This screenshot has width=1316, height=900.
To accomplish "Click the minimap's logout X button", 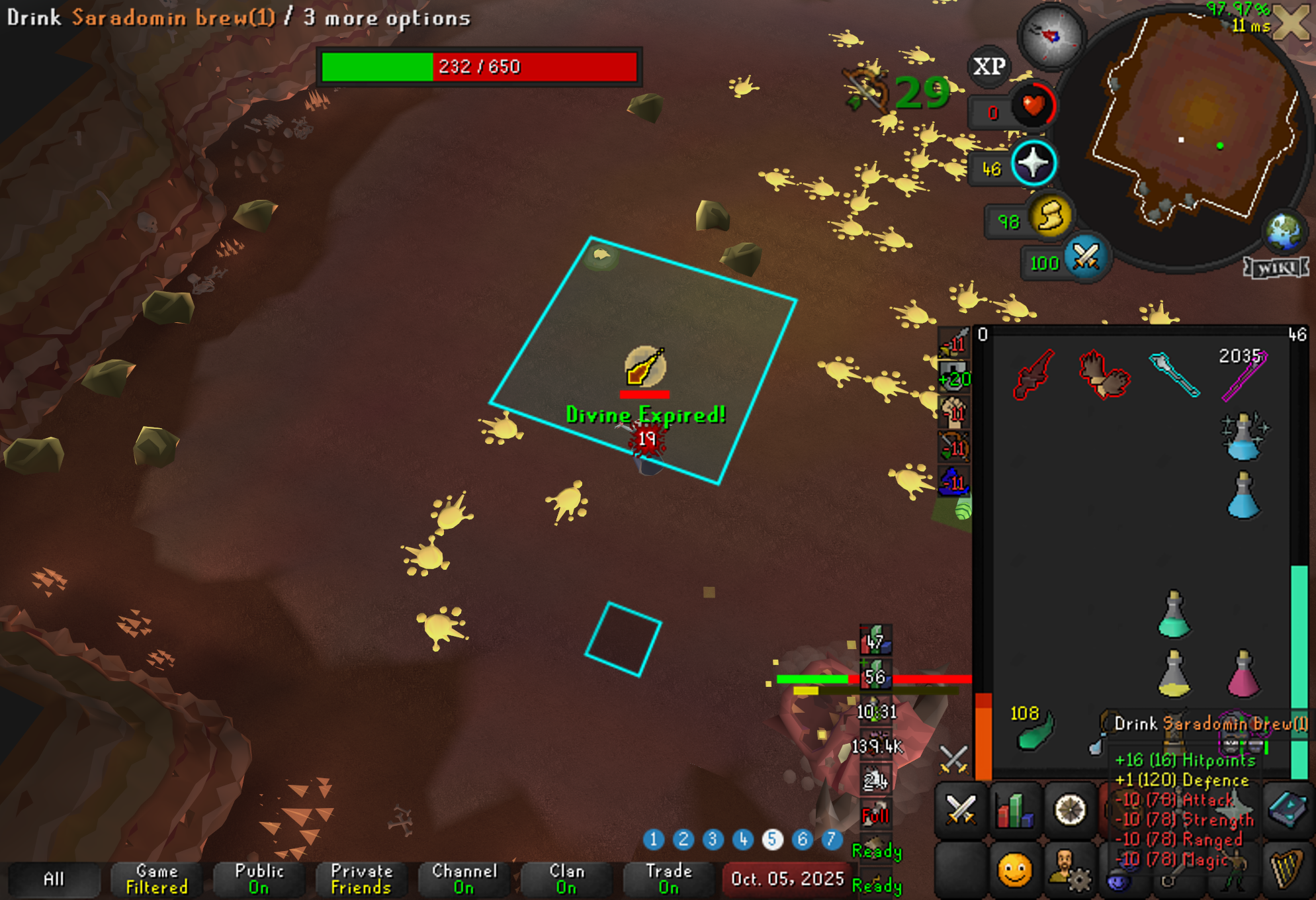I will [x=1292, y=23].
